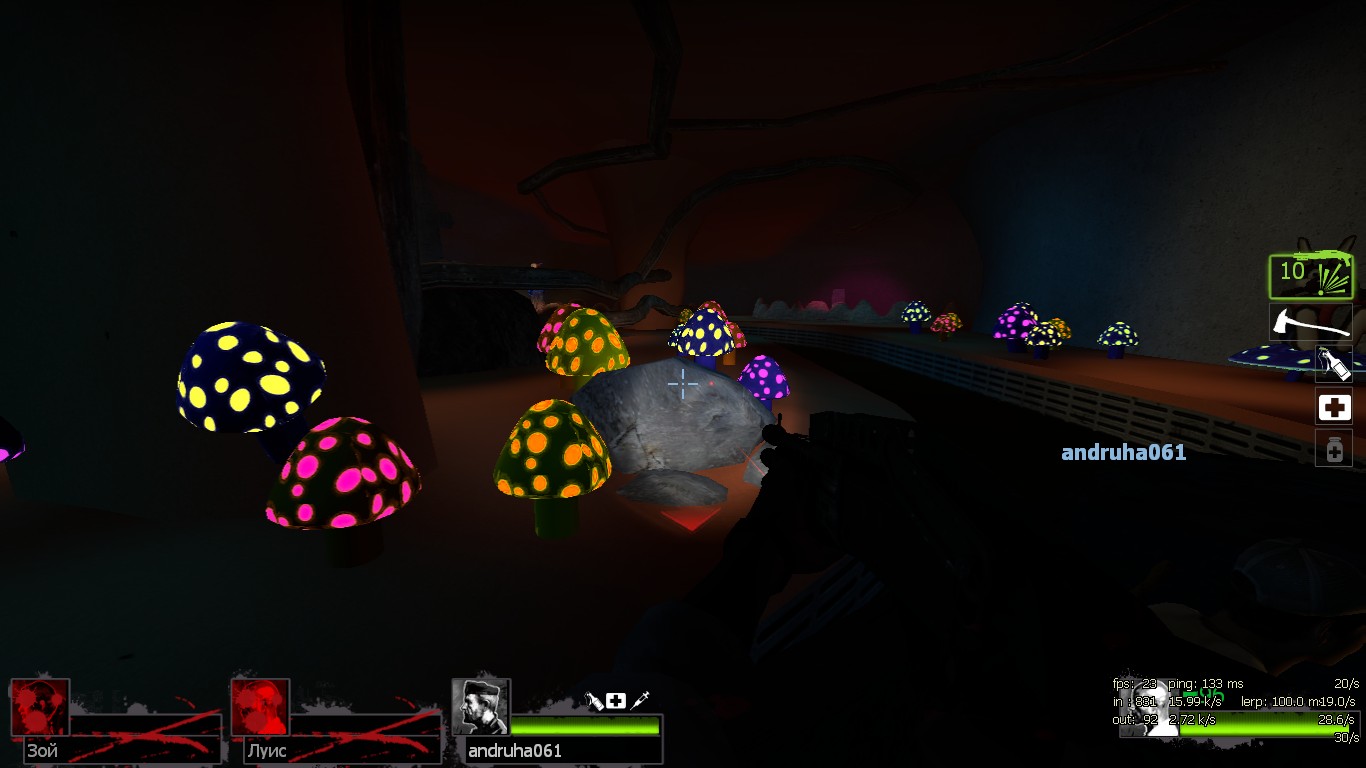Choose the greyed-out pain pills slot

pyautogui.click(x=1334, y=449)
